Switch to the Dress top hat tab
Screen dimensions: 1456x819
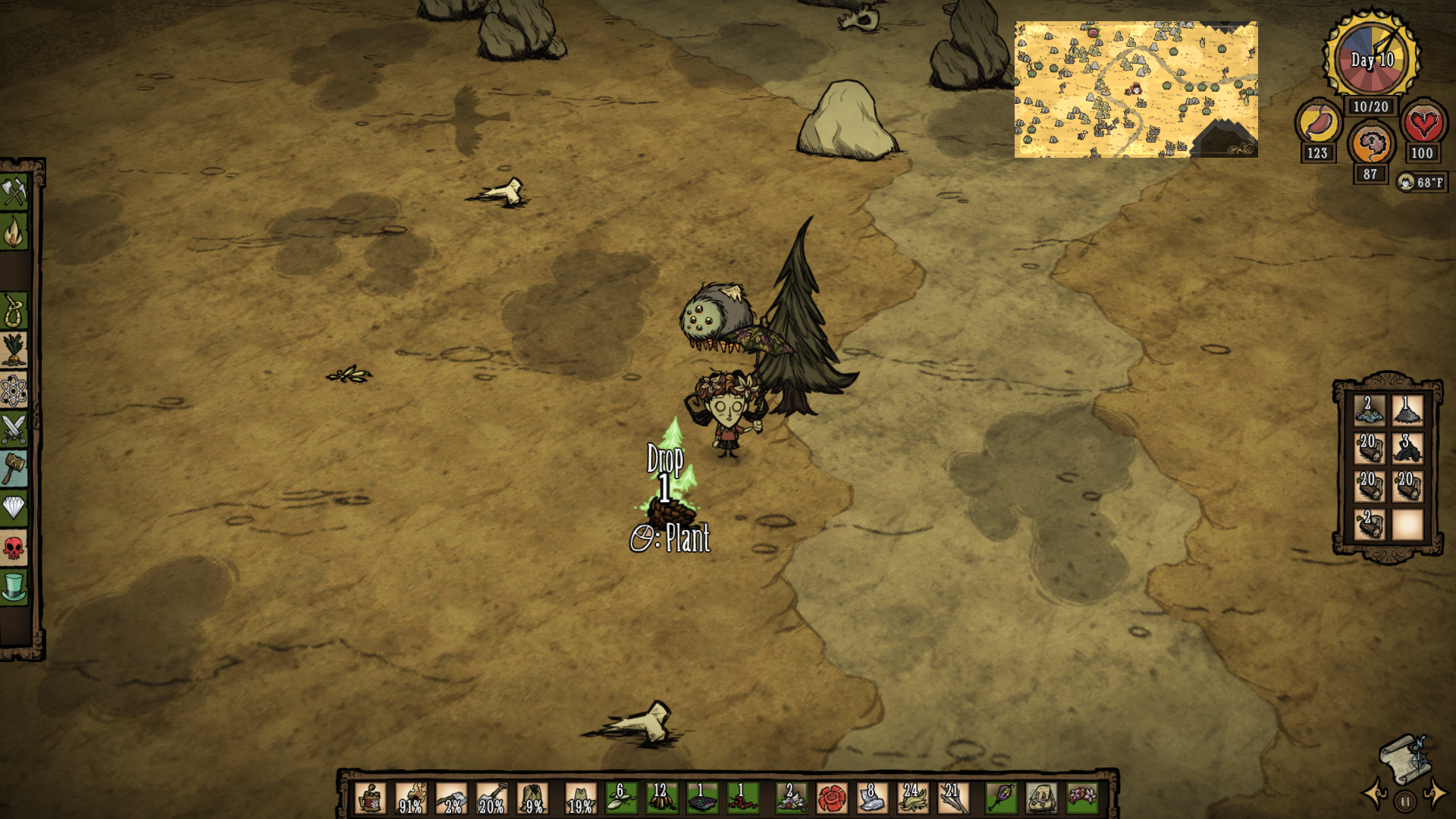(x=14, y=586)
